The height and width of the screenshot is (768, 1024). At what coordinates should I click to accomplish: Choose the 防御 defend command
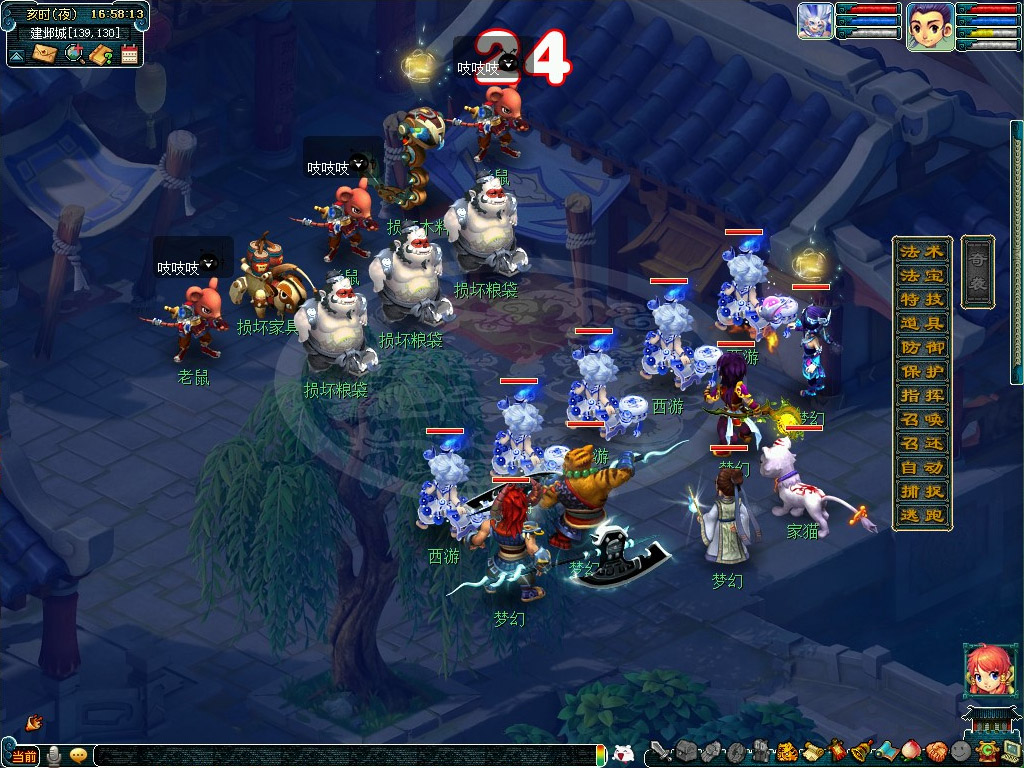pos(920,347)
